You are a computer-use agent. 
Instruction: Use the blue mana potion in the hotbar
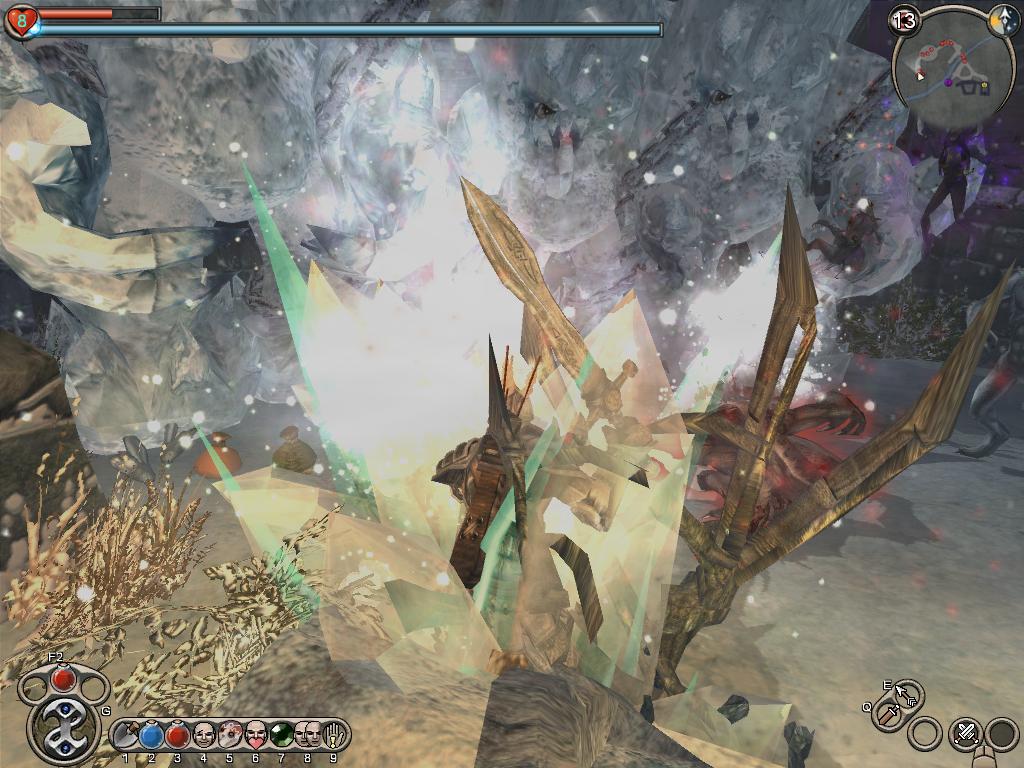pos(152,736)
